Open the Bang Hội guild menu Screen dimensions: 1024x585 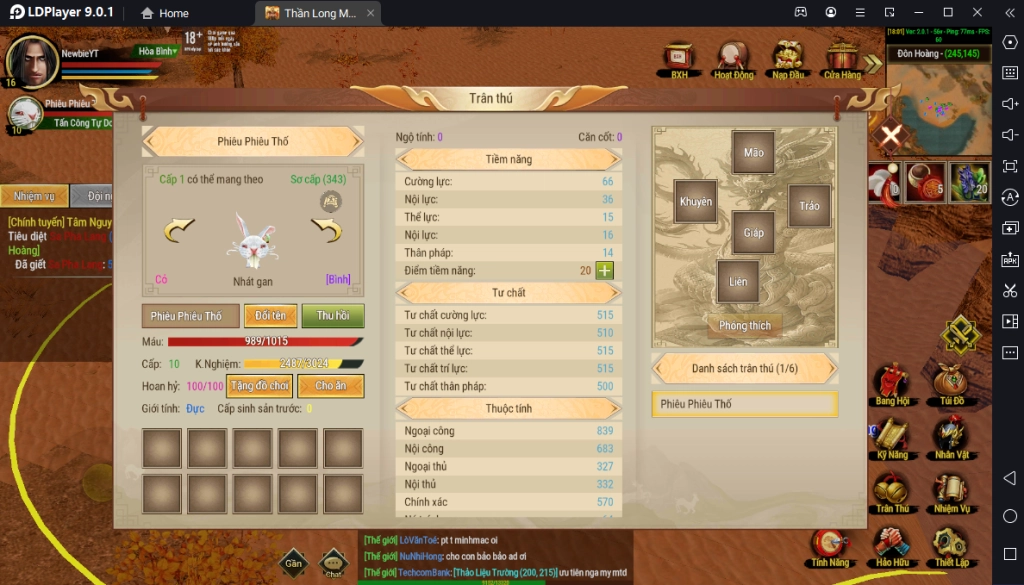click(891, 384)
